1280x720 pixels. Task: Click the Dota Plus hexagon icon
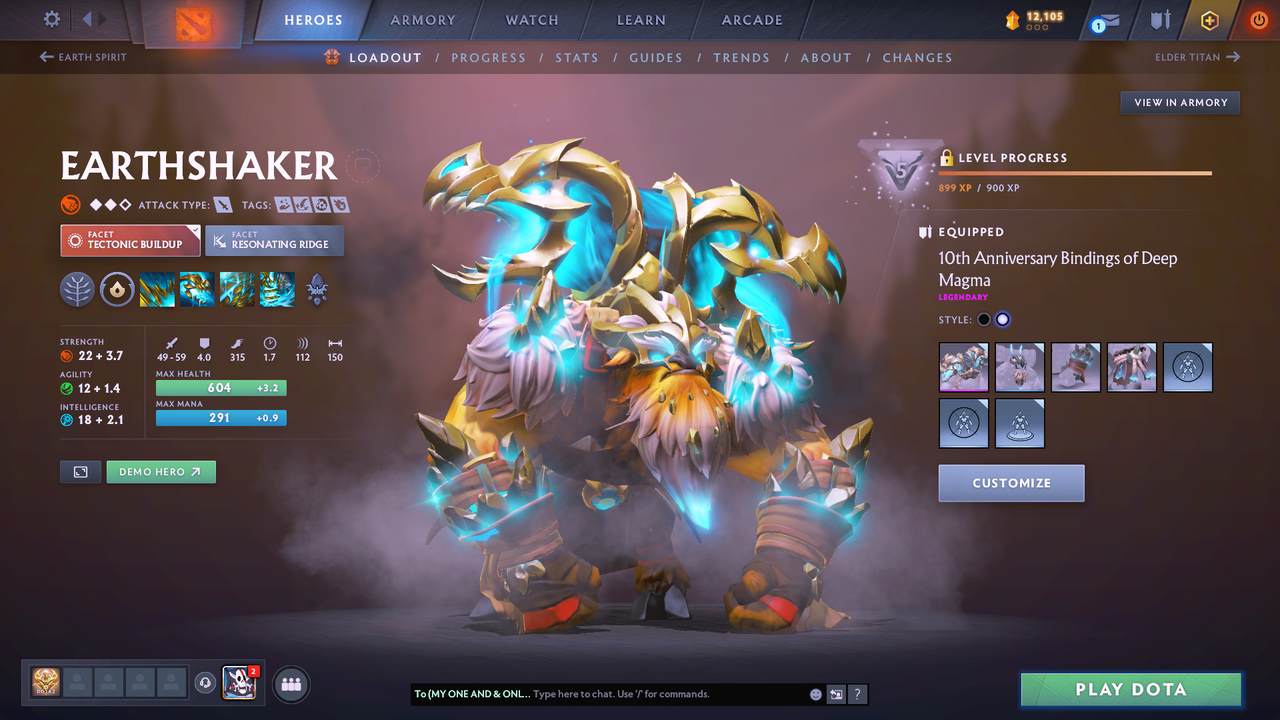point(1209,20)
